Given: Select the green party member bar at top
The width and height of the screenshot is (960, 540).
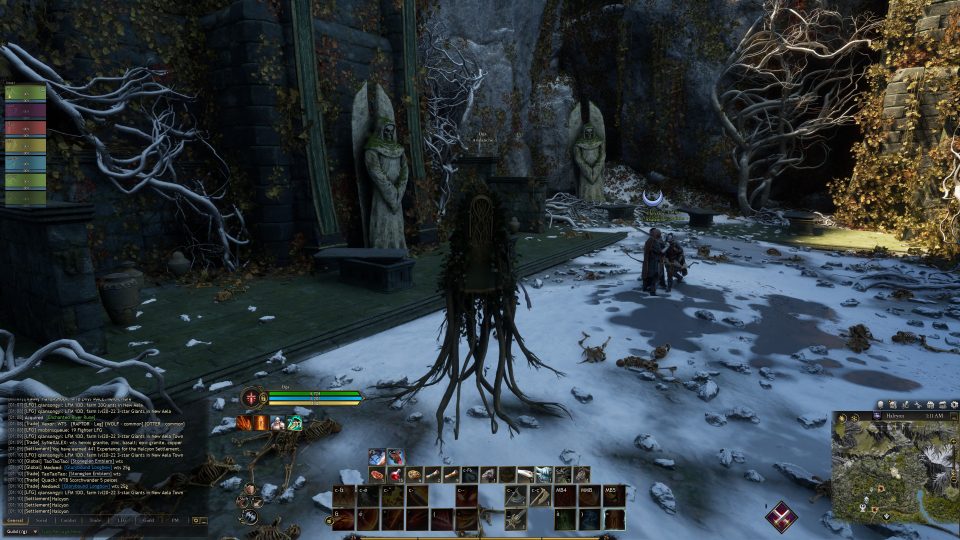Looking at the screenshot, I should [x=25, y=93].
